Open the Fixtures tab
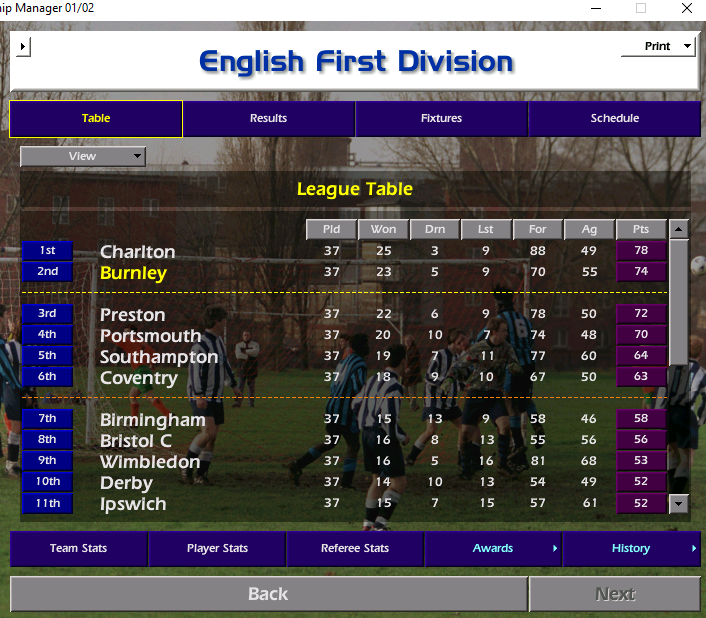 (441, 118)
